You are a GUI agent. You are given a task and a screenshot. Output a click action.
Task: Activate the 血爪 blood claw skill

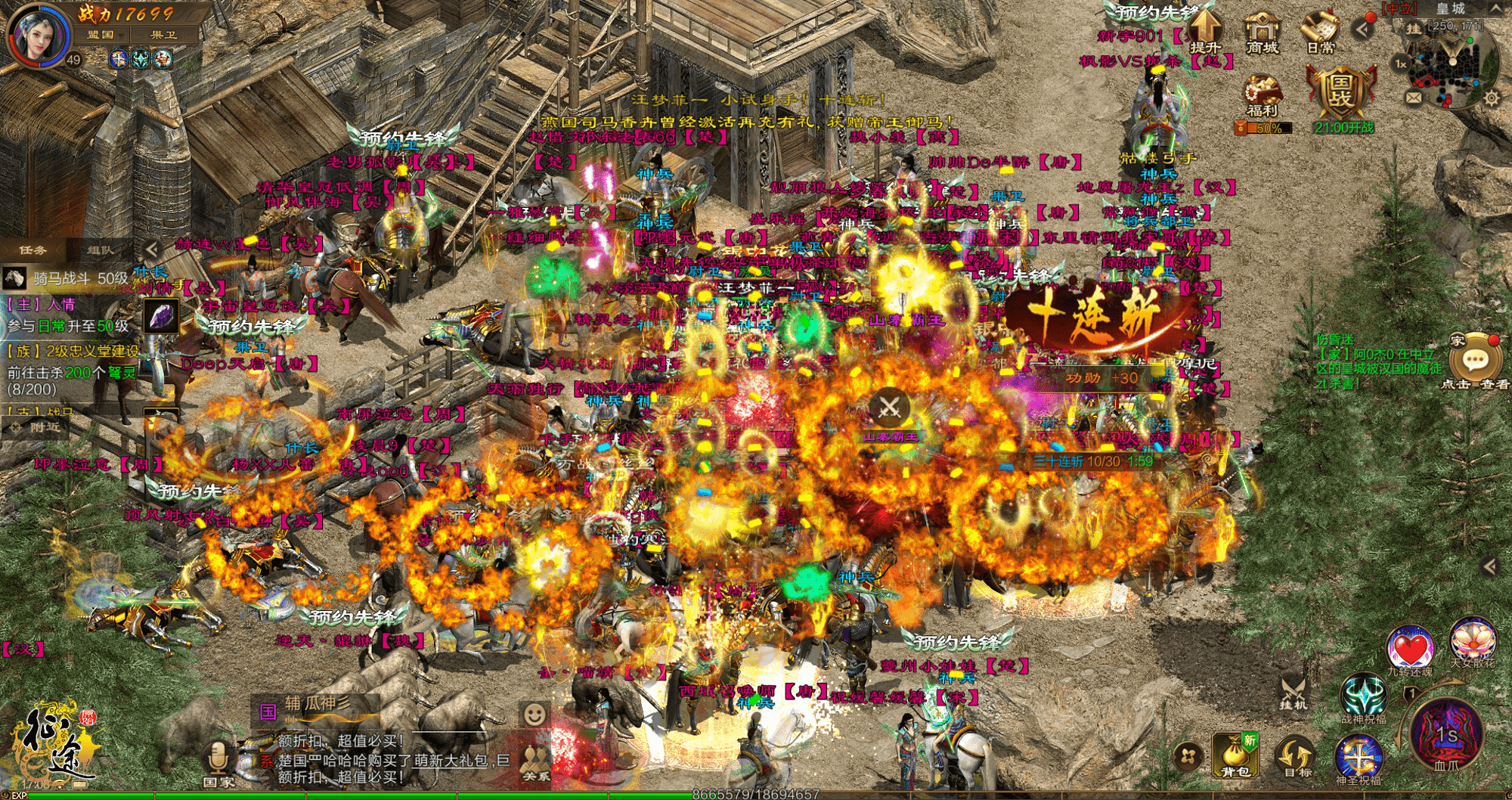[1445, 735]
